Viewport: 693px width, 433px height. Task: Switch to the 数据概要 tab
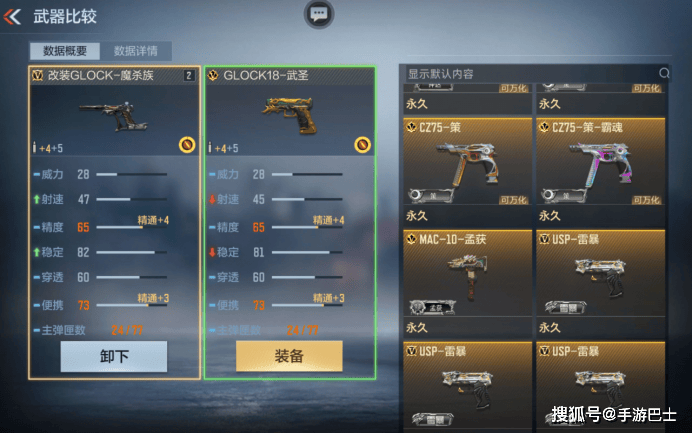[x=65, y=51]
